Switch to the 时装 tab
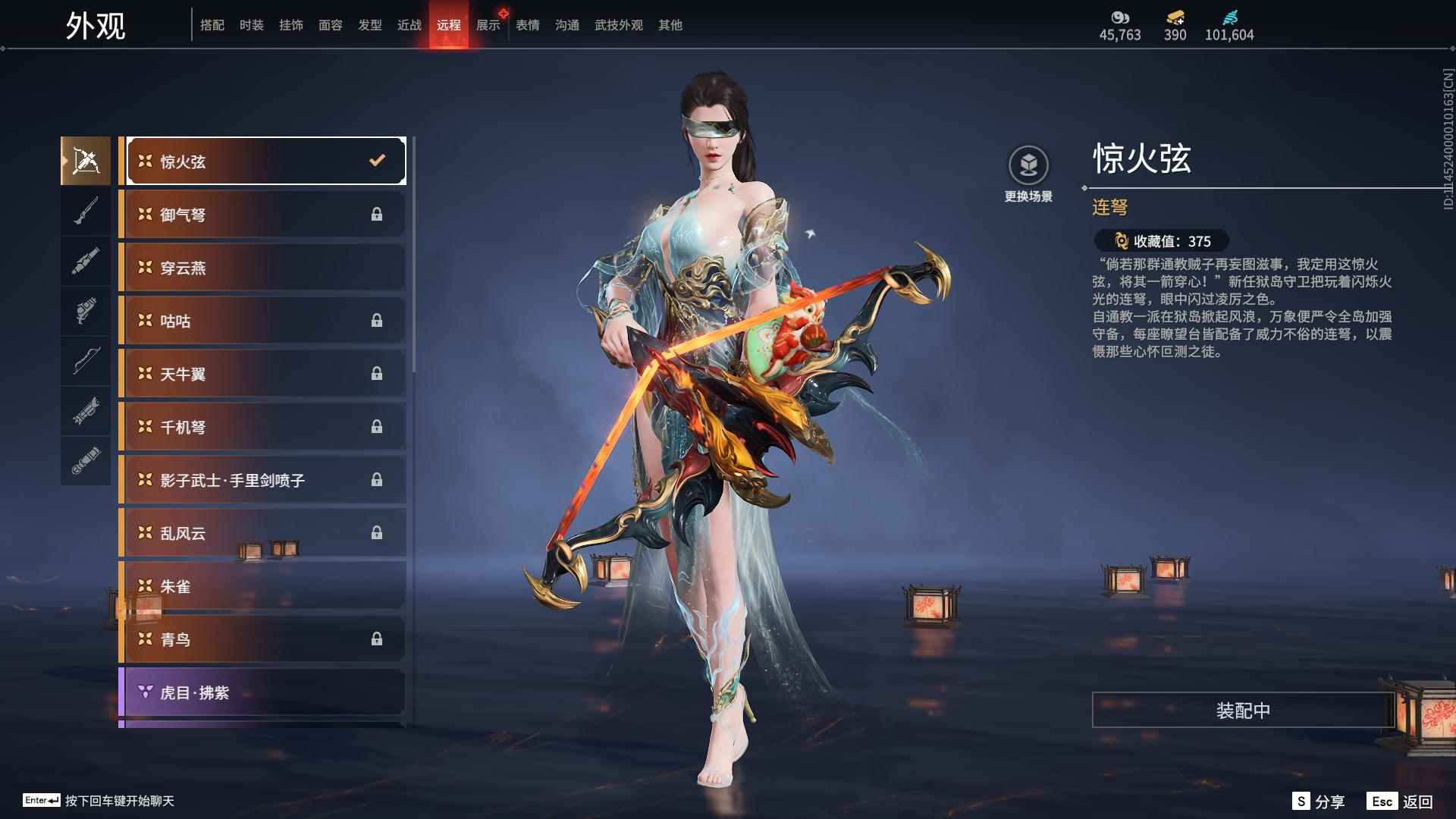 point(251,25)
